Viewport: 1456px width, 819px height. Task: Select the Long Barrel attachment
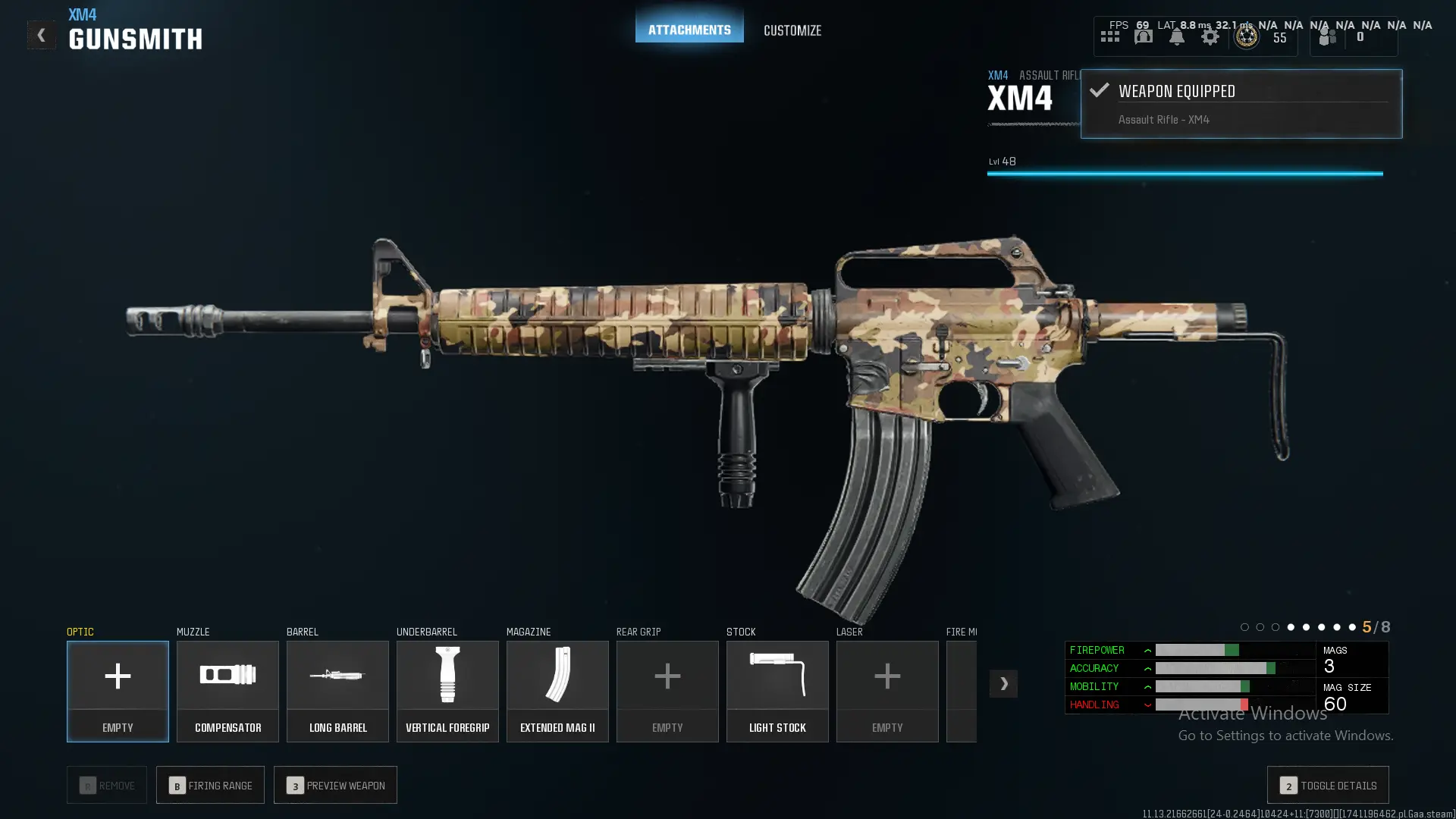tap(337, 690)
